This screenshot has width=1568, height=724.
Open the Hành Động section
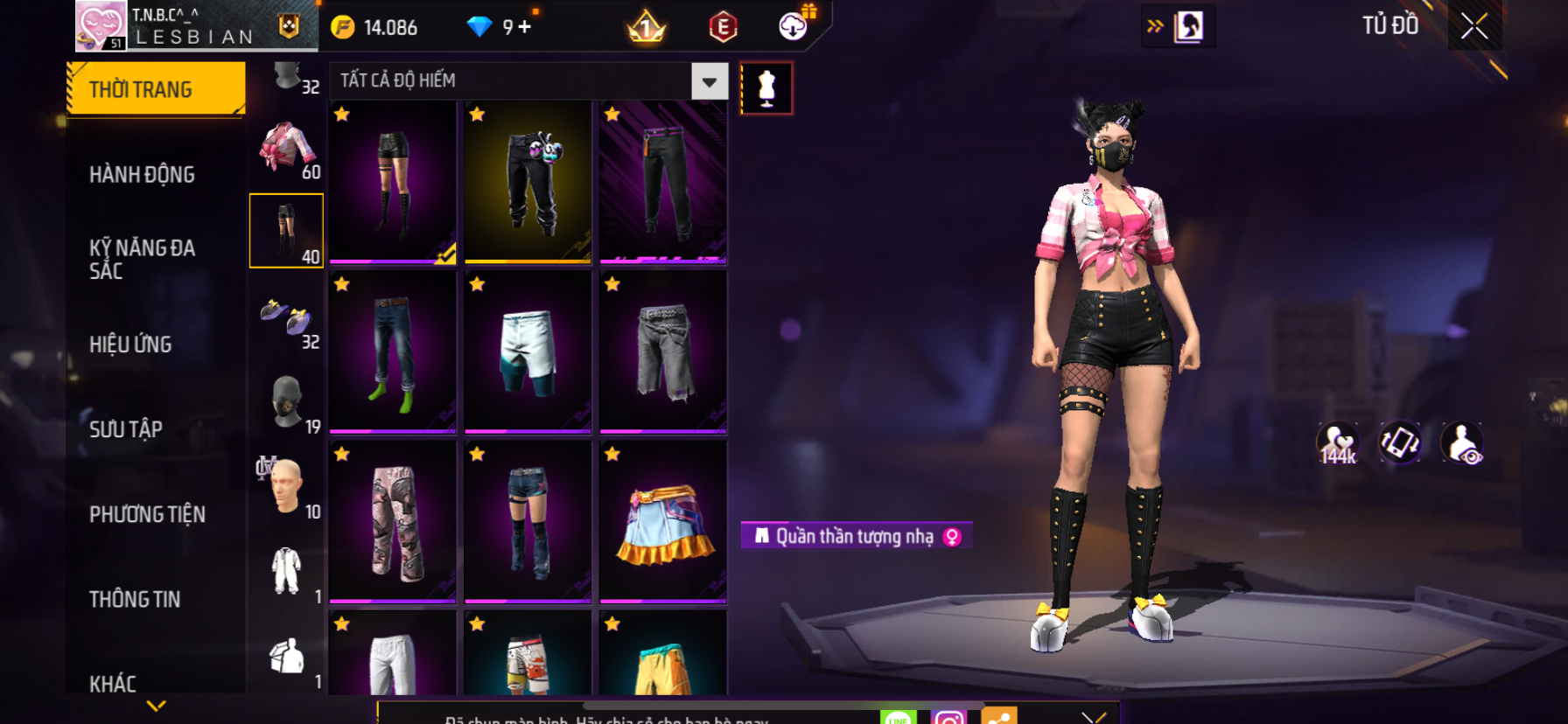[x=142, y=175]
